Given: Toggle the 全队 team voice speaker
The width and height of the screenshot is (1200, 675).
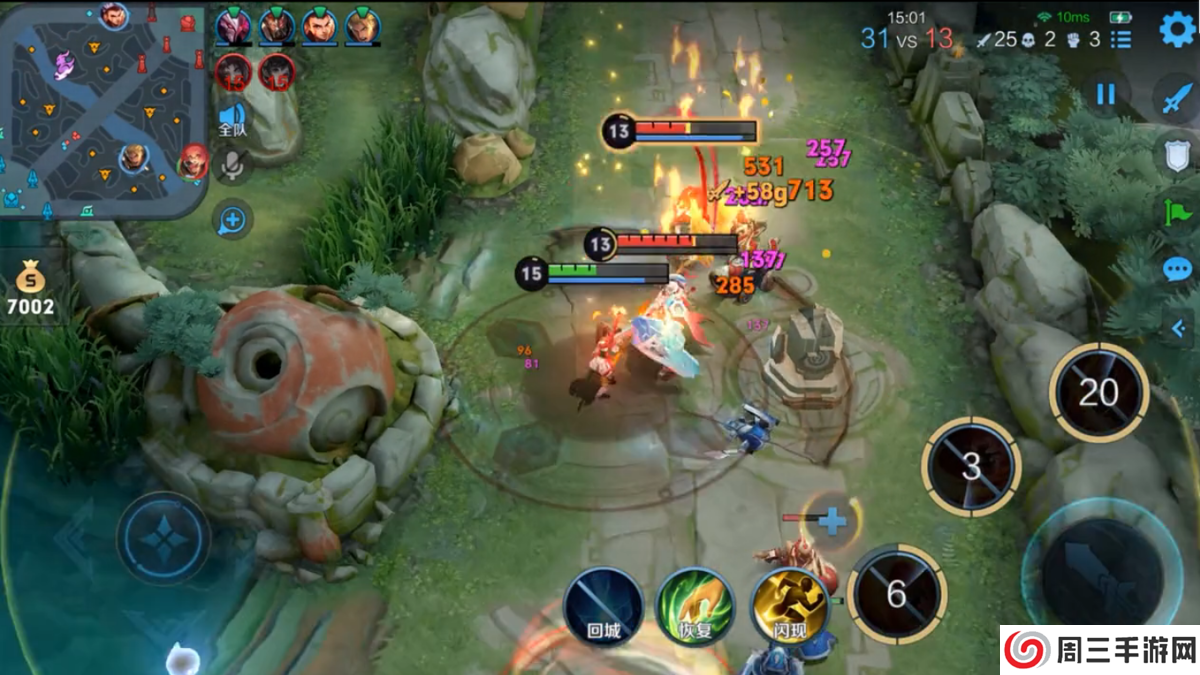Looking at the screenshot, I should [x=232, y=118].
